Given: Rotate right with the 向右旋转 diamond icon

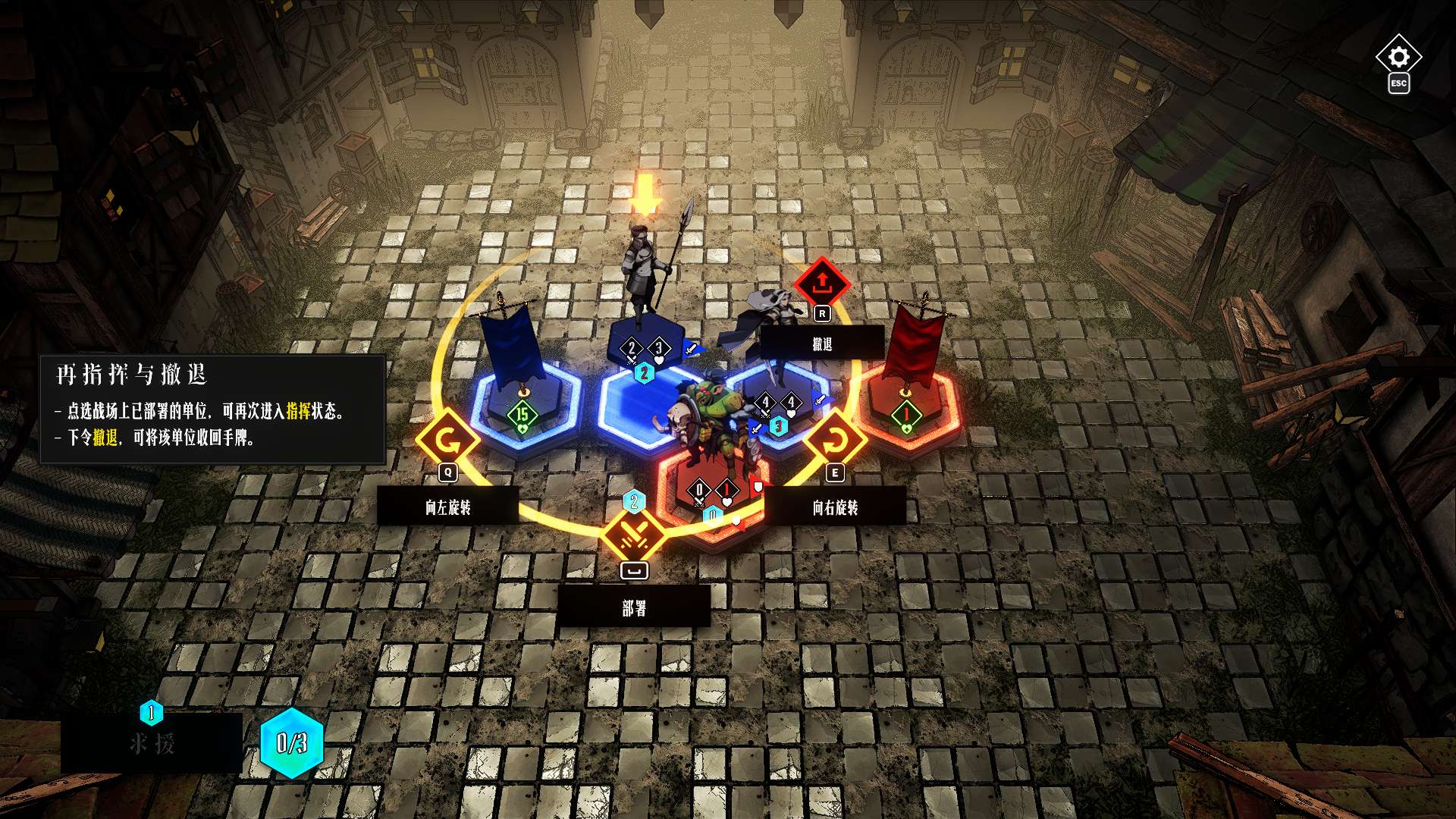Looking at the screenshot, I should (835, 439).
